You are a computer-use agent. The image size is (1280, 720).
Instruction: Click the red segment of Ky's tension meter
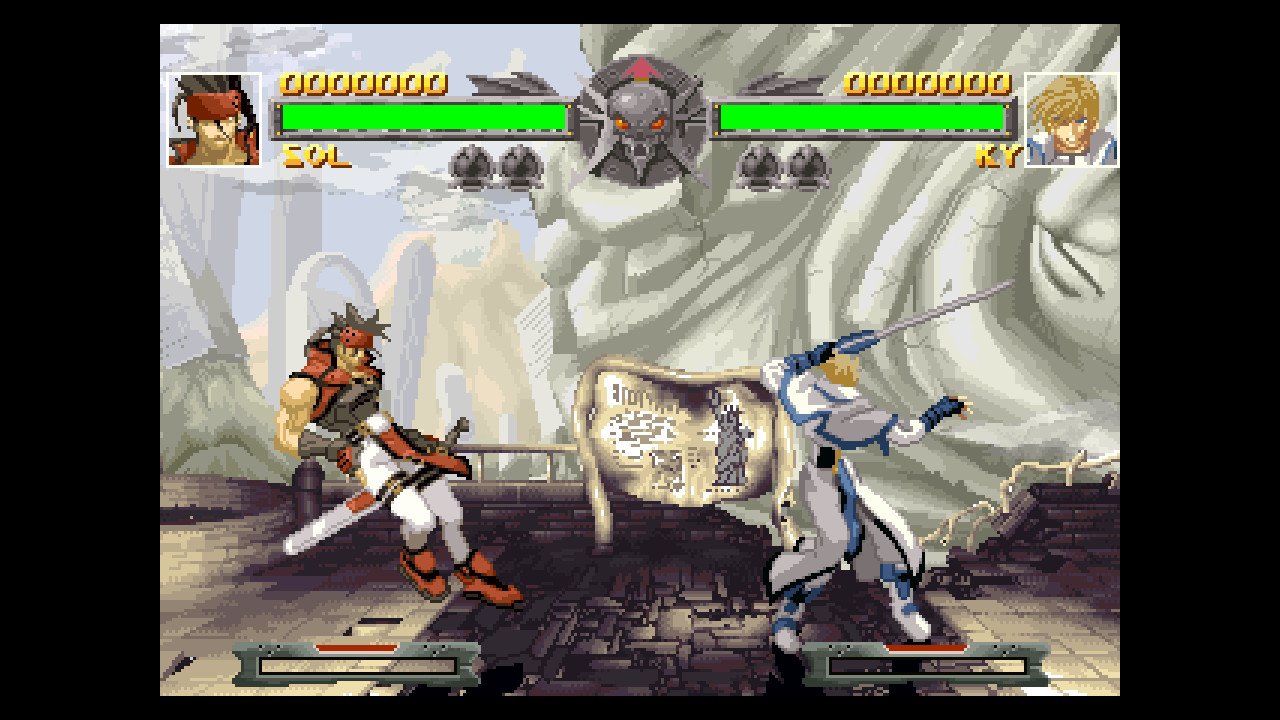[x=925, y=645]
